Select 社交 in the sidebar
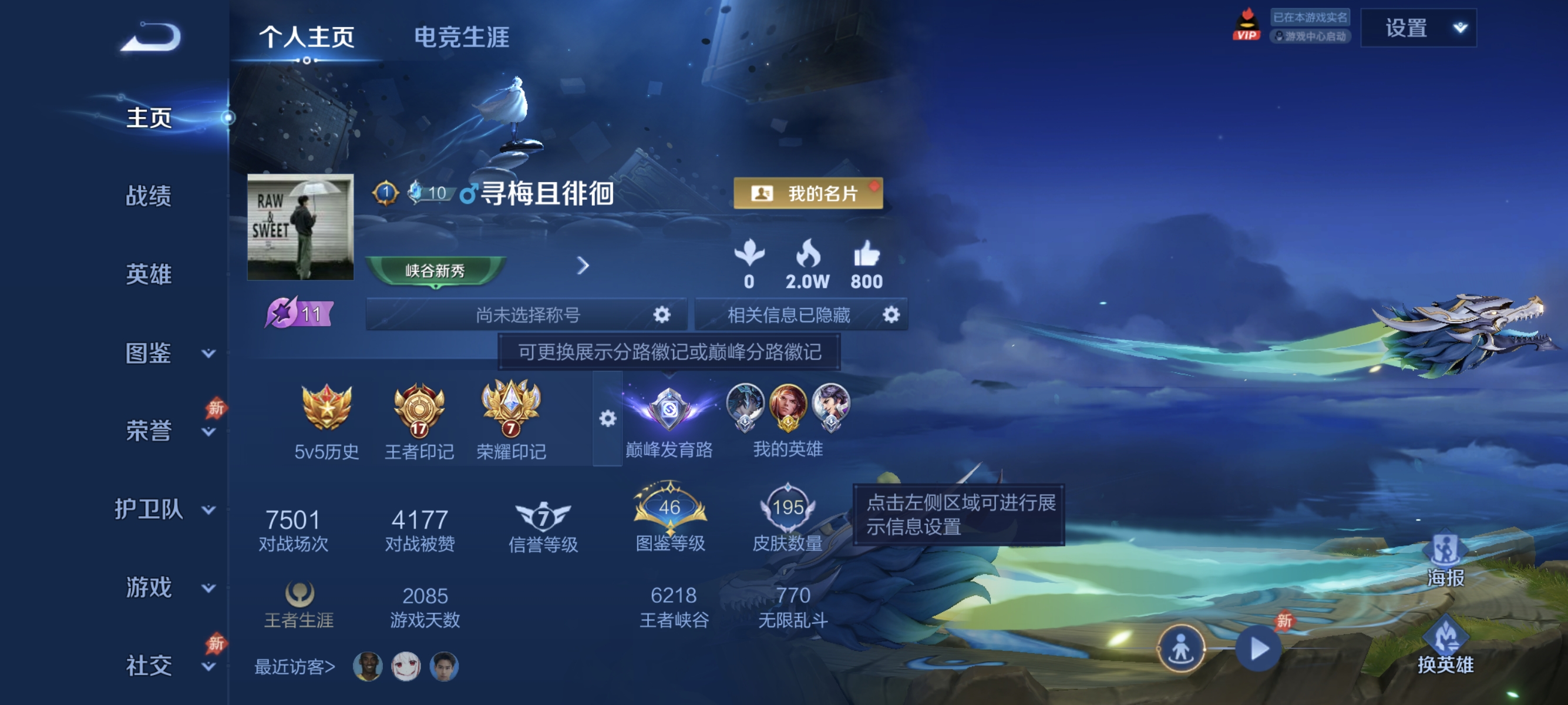The height and width of the screenshot is (705, 1568). point(150,667)
